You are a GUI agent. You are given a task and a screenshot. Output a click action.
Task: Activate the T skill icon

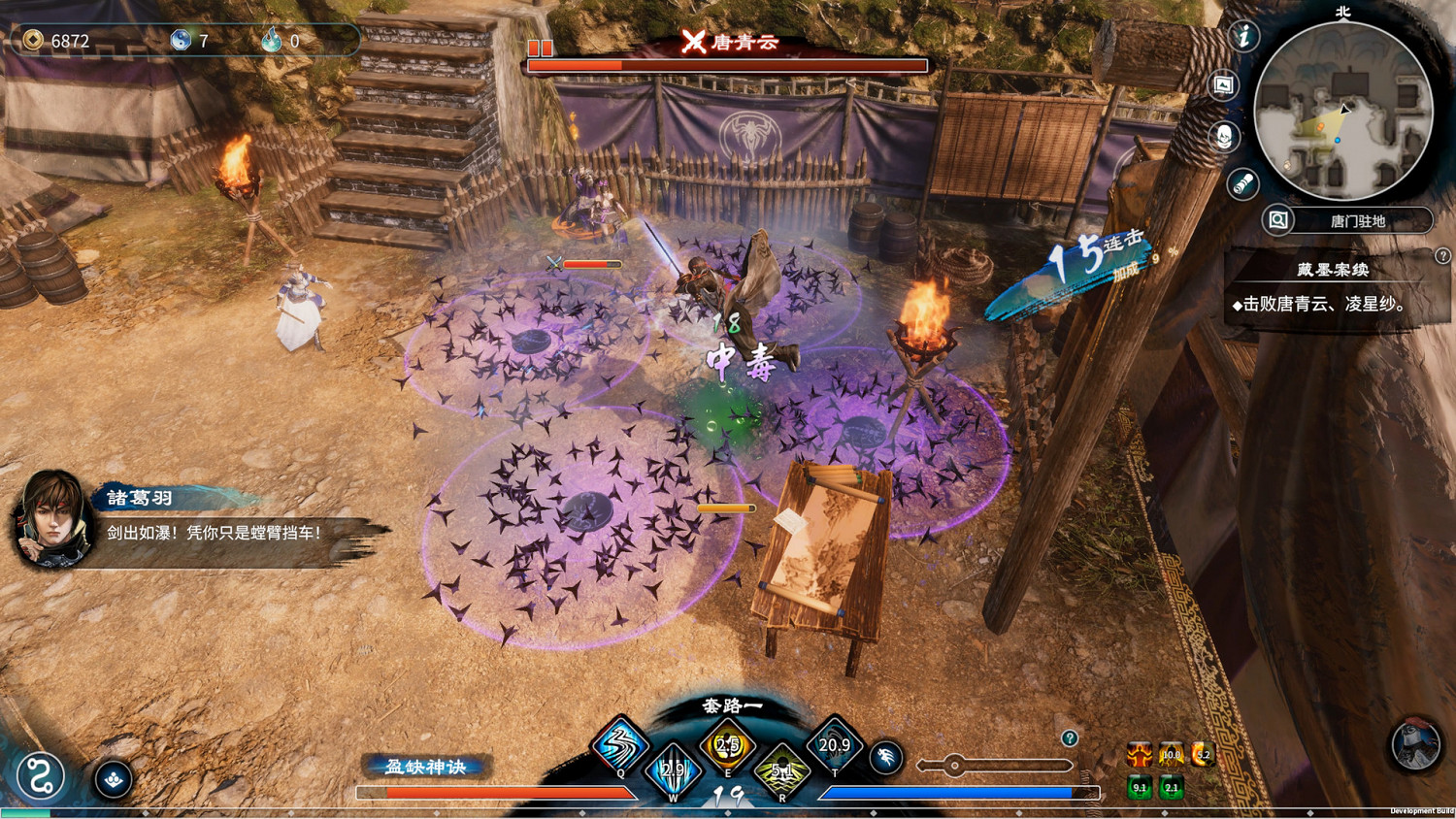point(834,745)
